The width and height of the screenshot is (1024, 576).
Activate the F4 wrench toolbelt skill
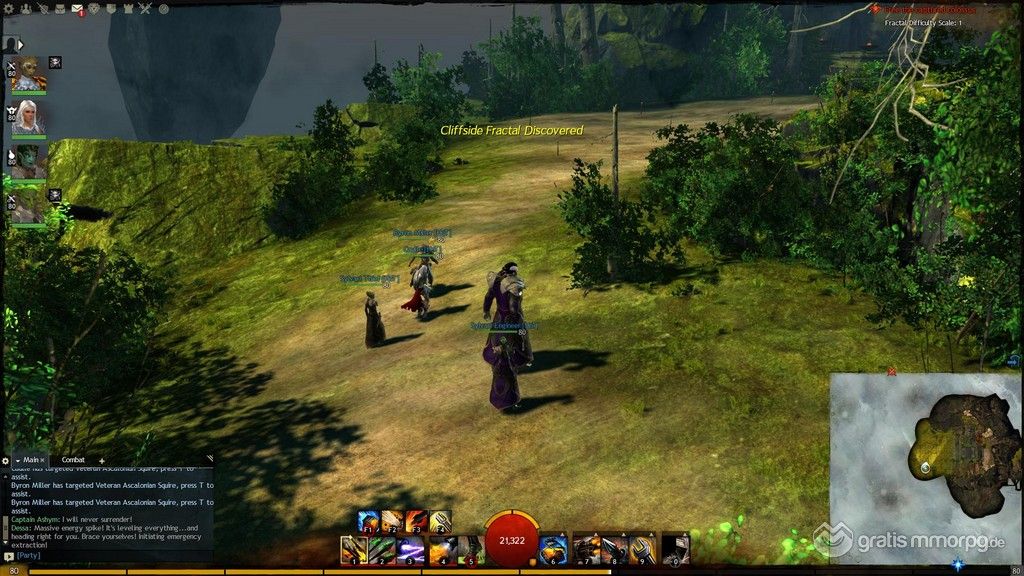click(441, 521)
